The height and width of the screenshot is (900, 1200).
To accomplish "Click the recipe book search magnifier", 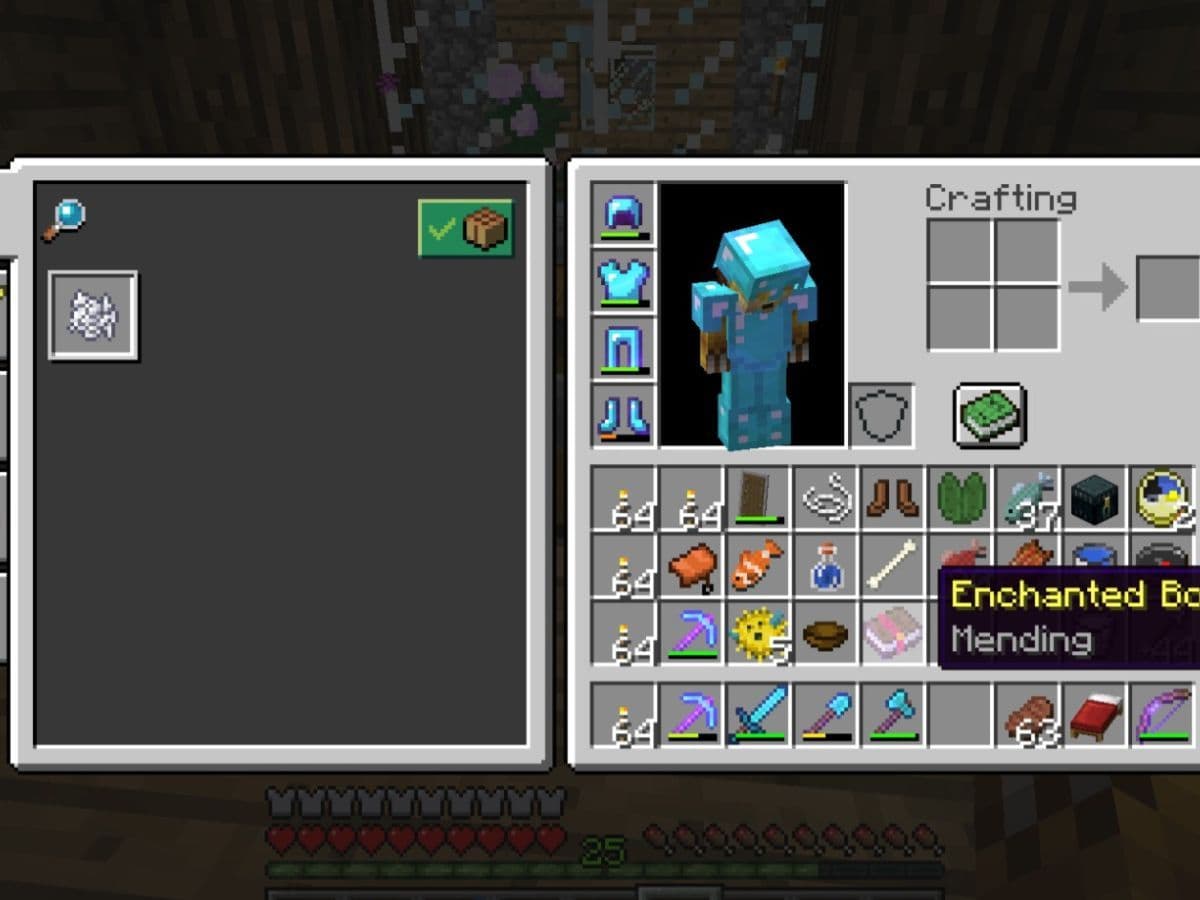I will pos(64,220).
